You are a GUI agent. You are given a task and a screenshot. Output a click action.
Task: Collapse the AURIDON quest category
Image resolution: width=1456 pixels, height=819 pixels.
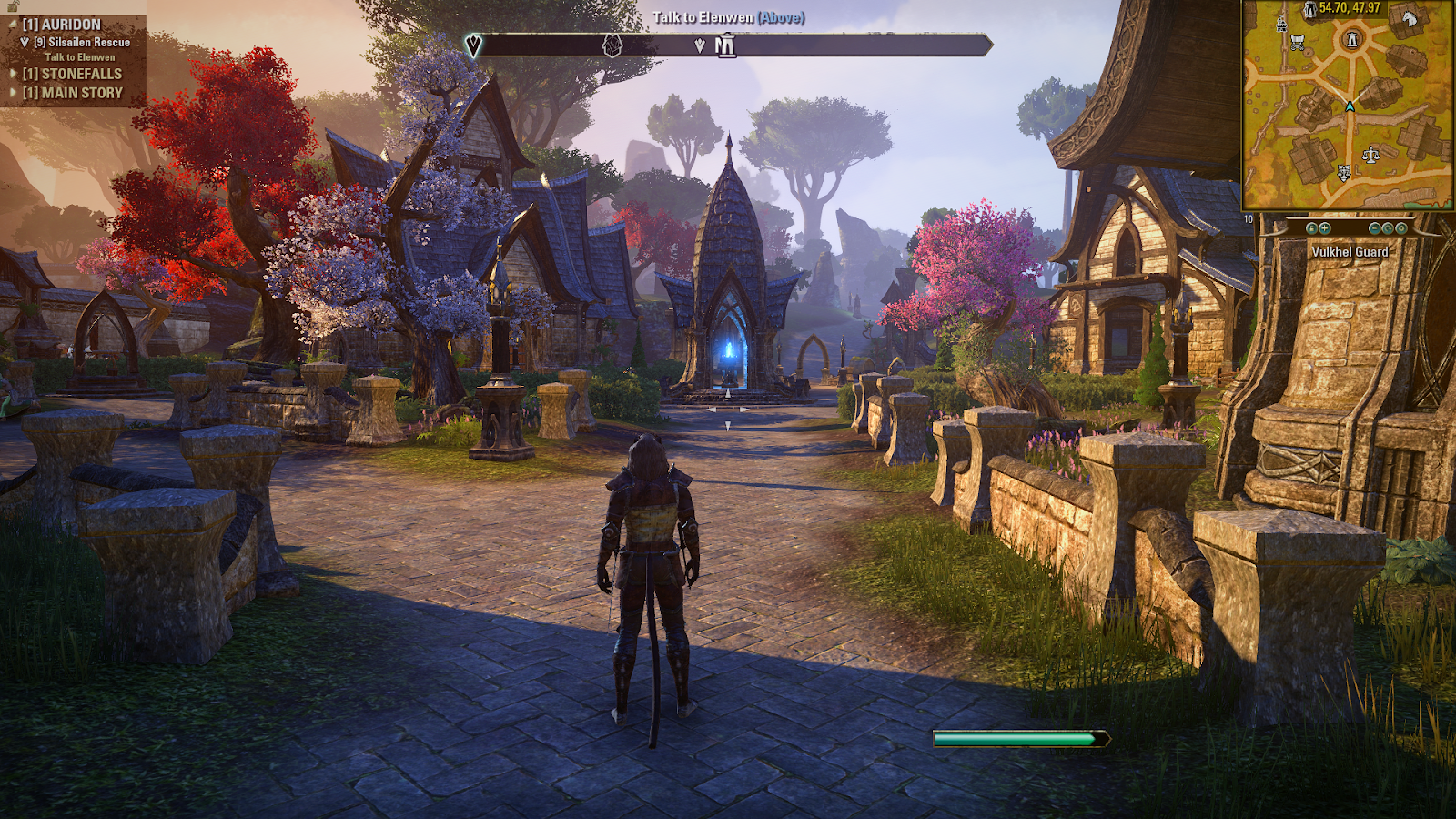13,24
